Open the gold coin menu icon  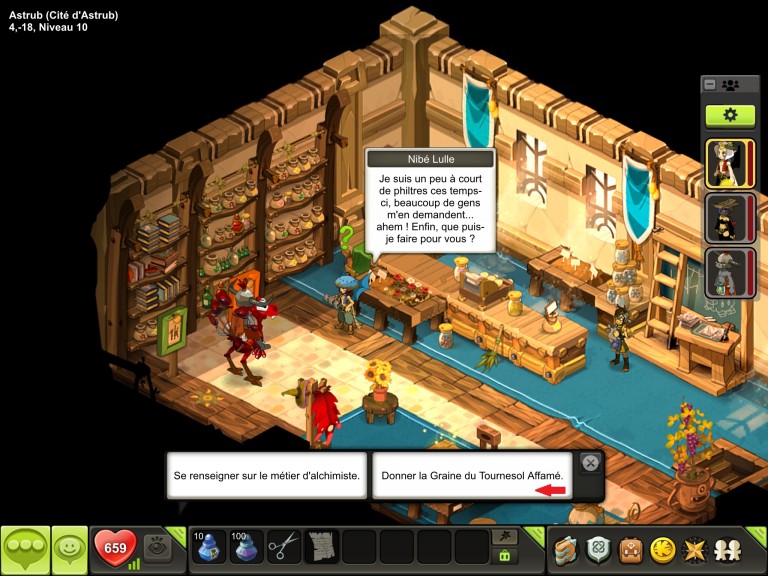pyautogui.click(x=661, y=550)
